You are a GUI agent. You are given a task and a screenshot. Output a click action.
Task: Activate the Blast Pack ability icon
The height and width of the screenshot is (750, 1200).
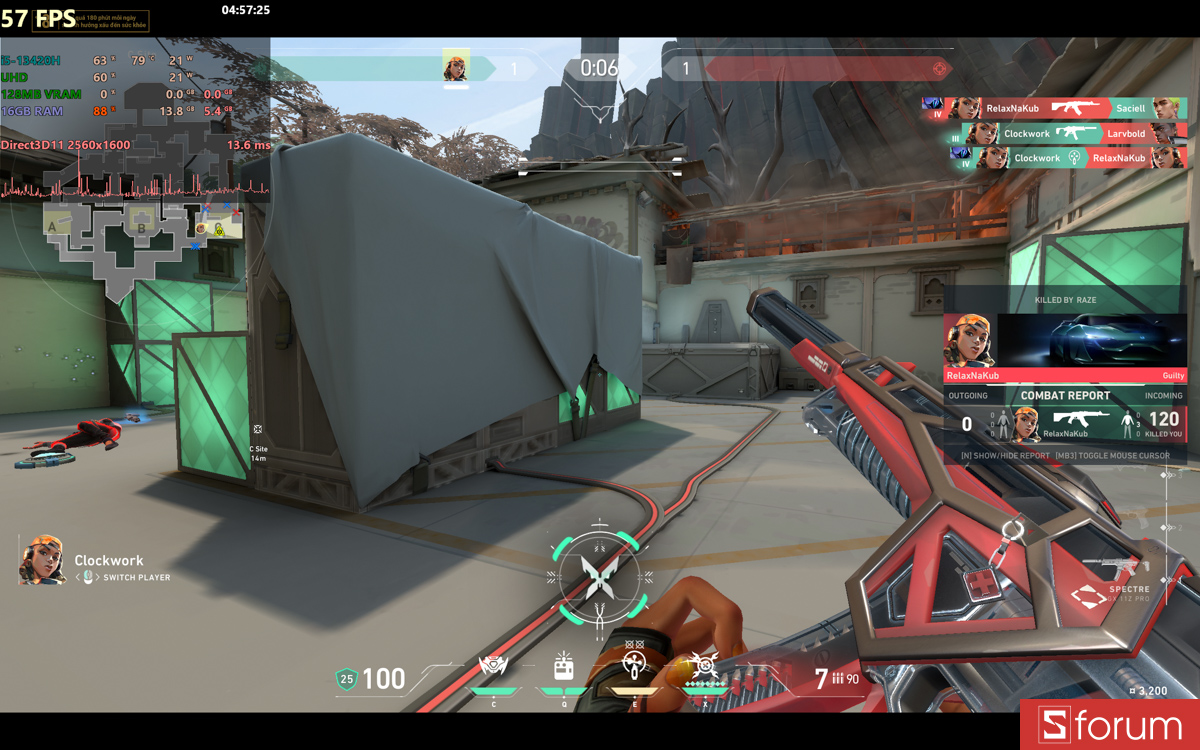point(563,666)
